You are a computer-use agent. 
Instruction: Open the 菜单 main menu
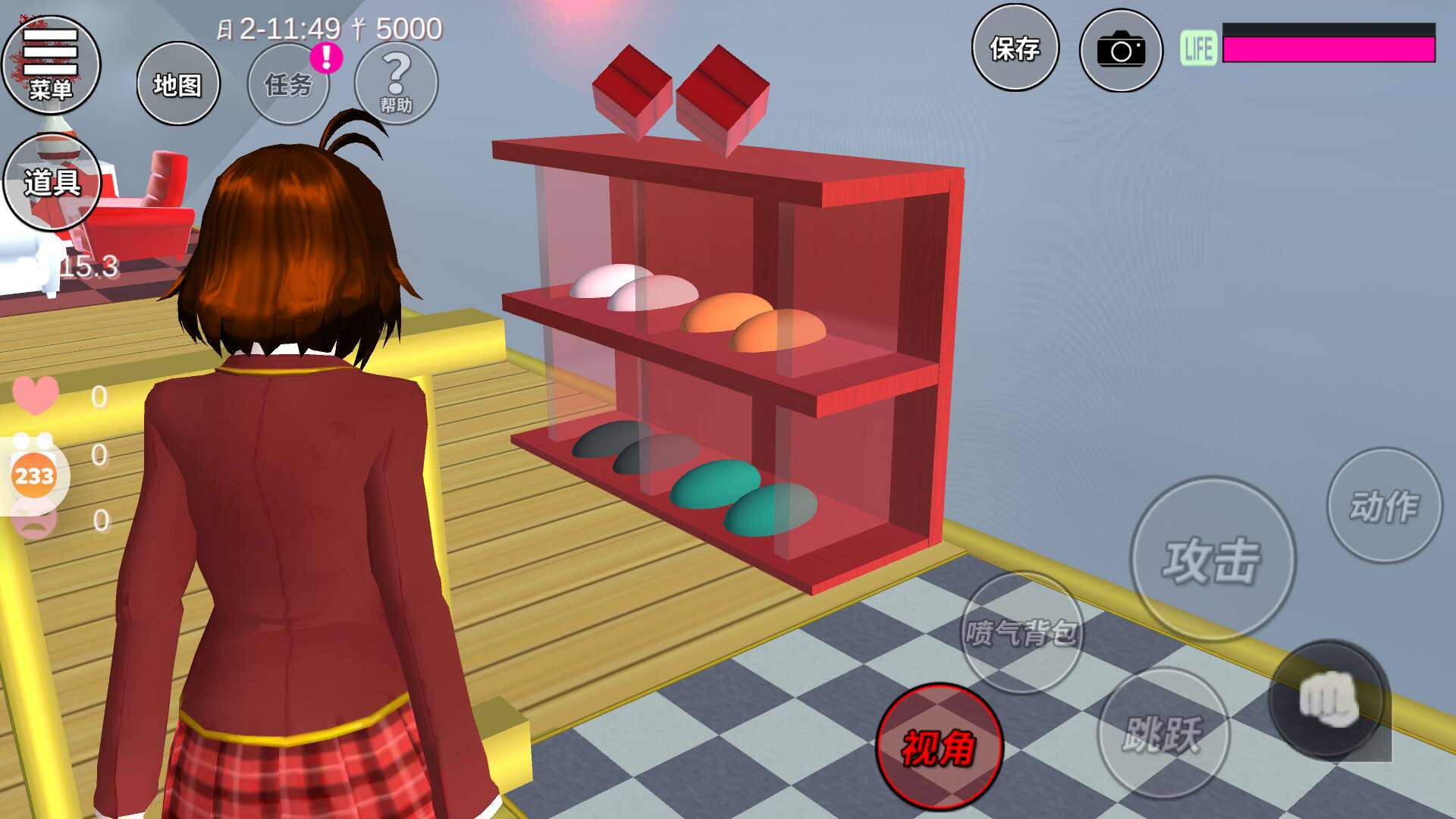(51, 64)
